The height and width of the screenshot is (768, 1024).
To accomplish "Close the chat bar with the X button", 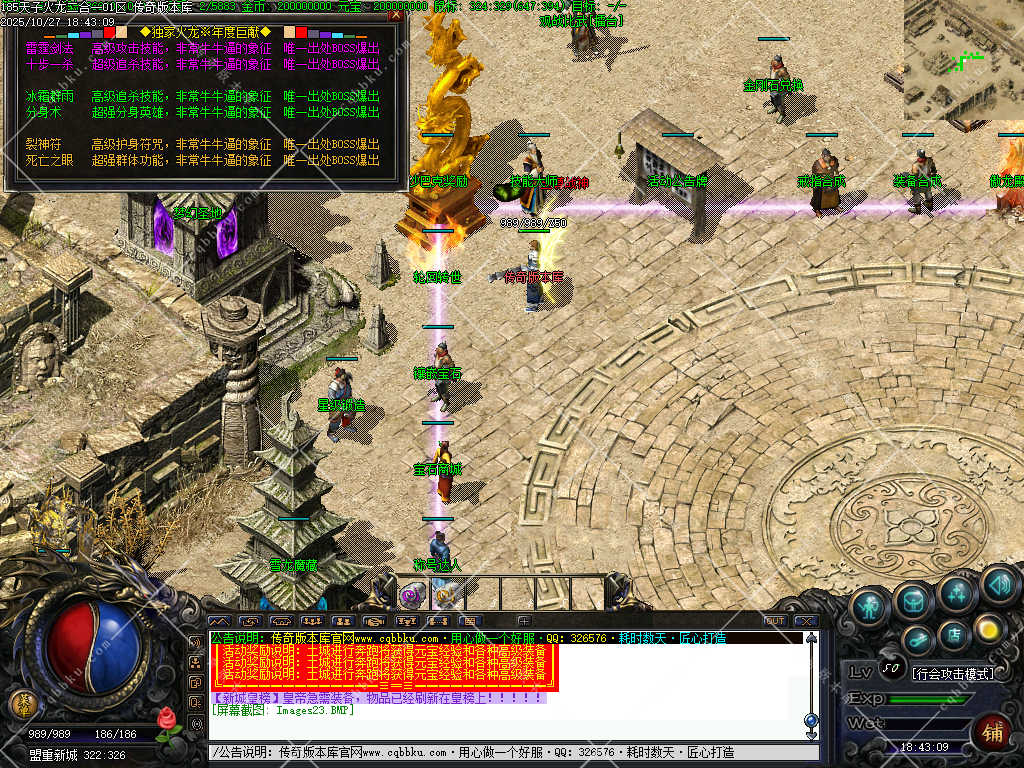I will 806,621.
